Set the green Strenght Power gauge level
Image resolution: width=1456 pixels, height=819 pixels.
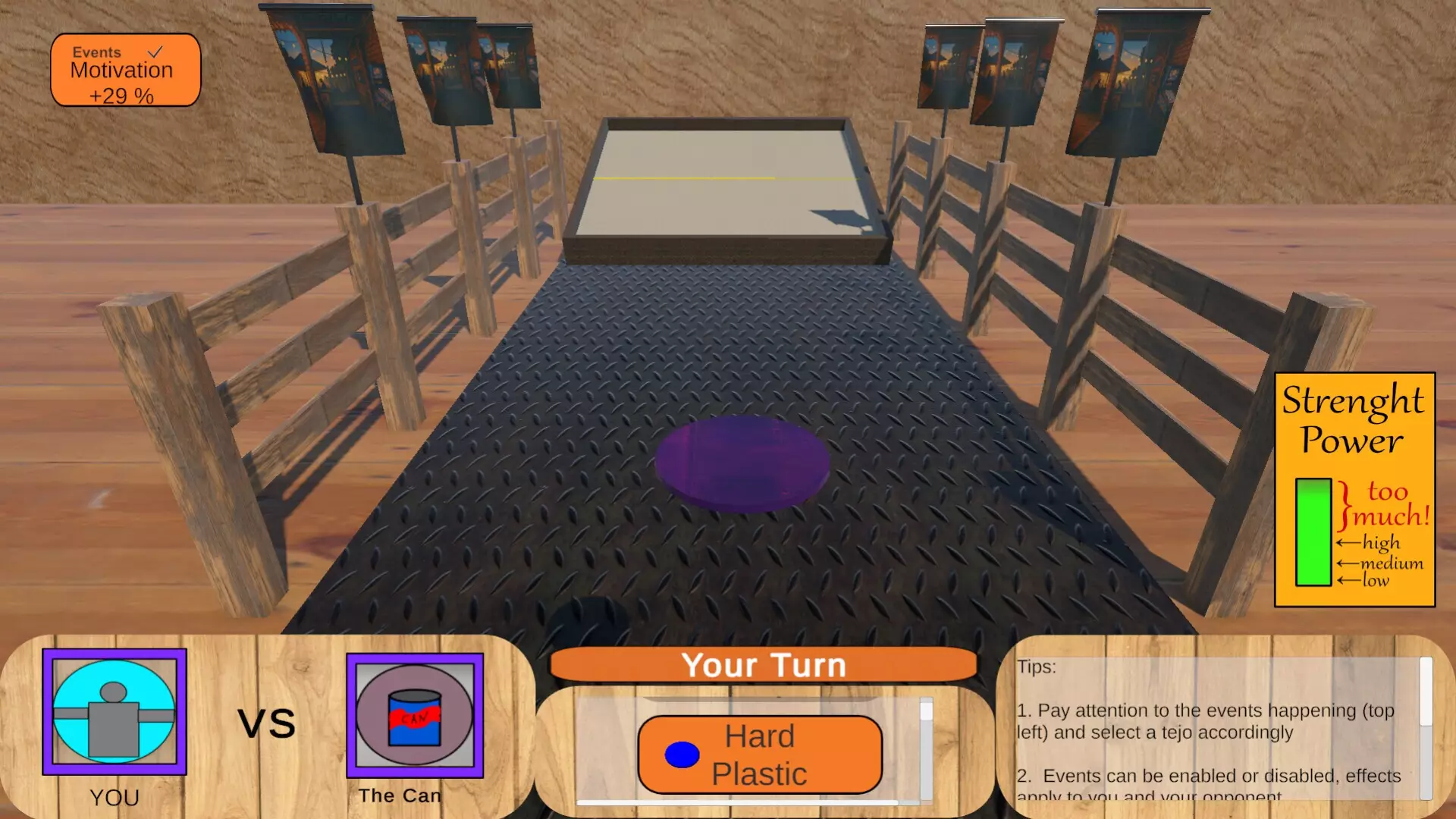[1313, 531]
